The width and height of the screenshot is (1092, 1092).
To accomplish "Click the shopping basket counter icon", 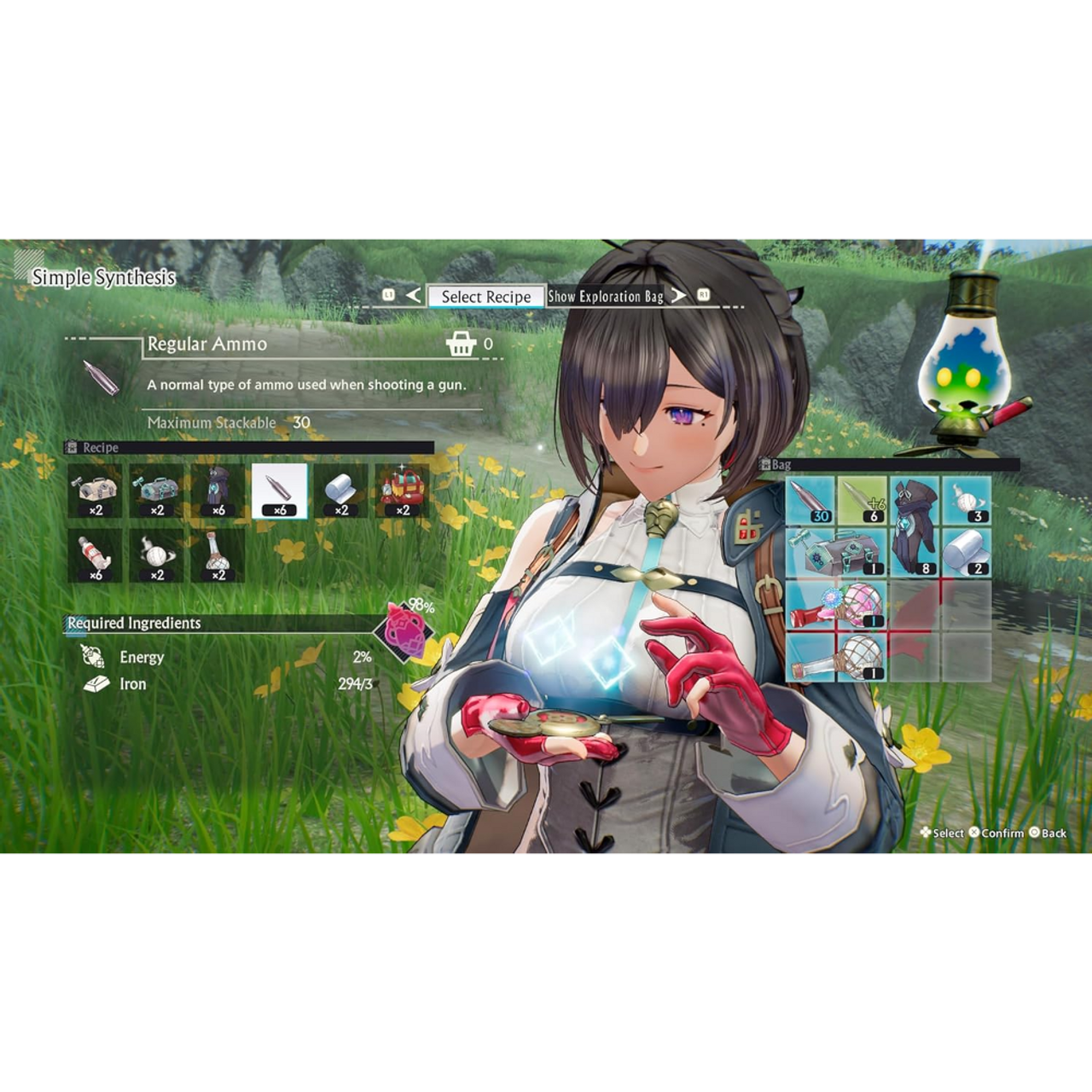I will 462,345.
